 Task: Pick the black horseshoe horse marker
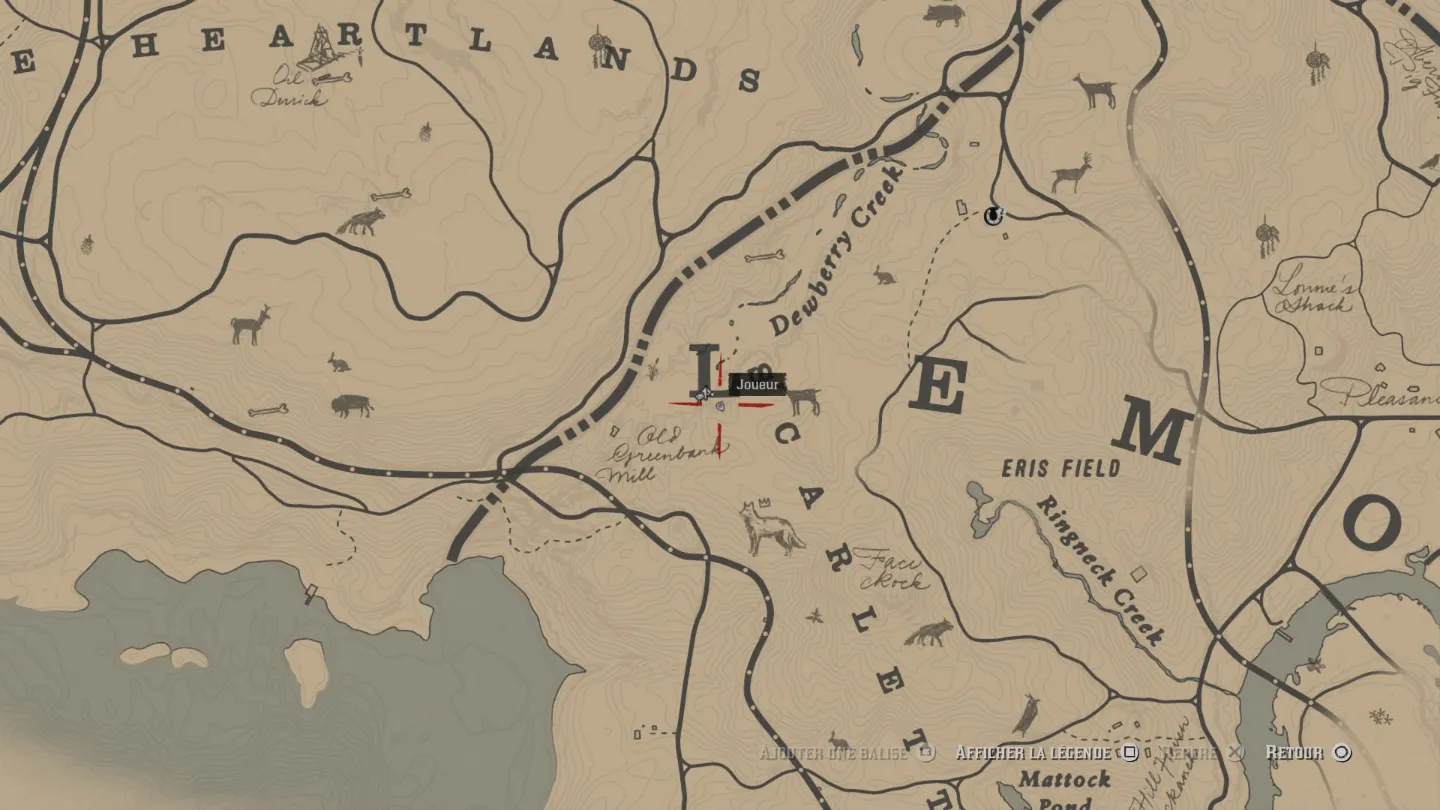pyautogui.click(x=993, y=215)
